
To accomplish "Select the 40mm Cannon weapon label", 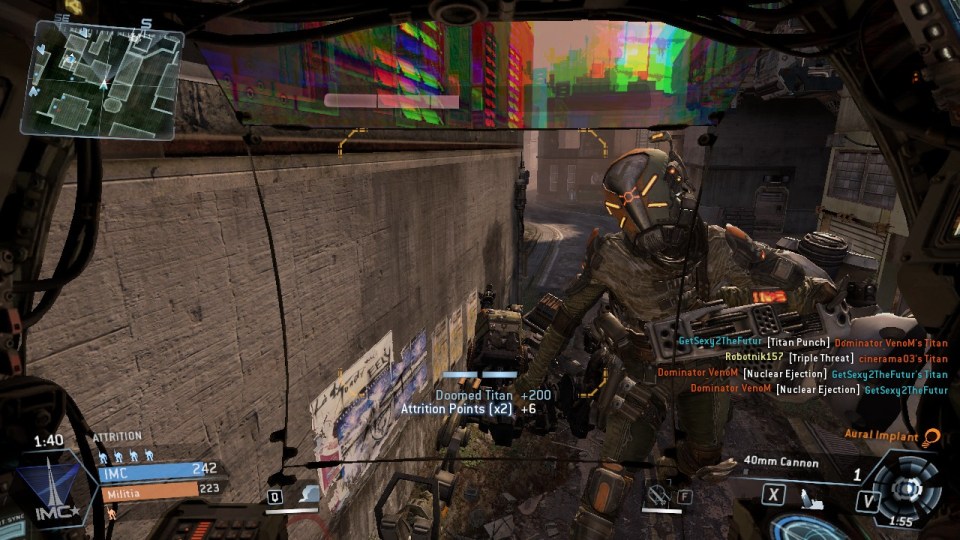I will (x=782, y=463).
